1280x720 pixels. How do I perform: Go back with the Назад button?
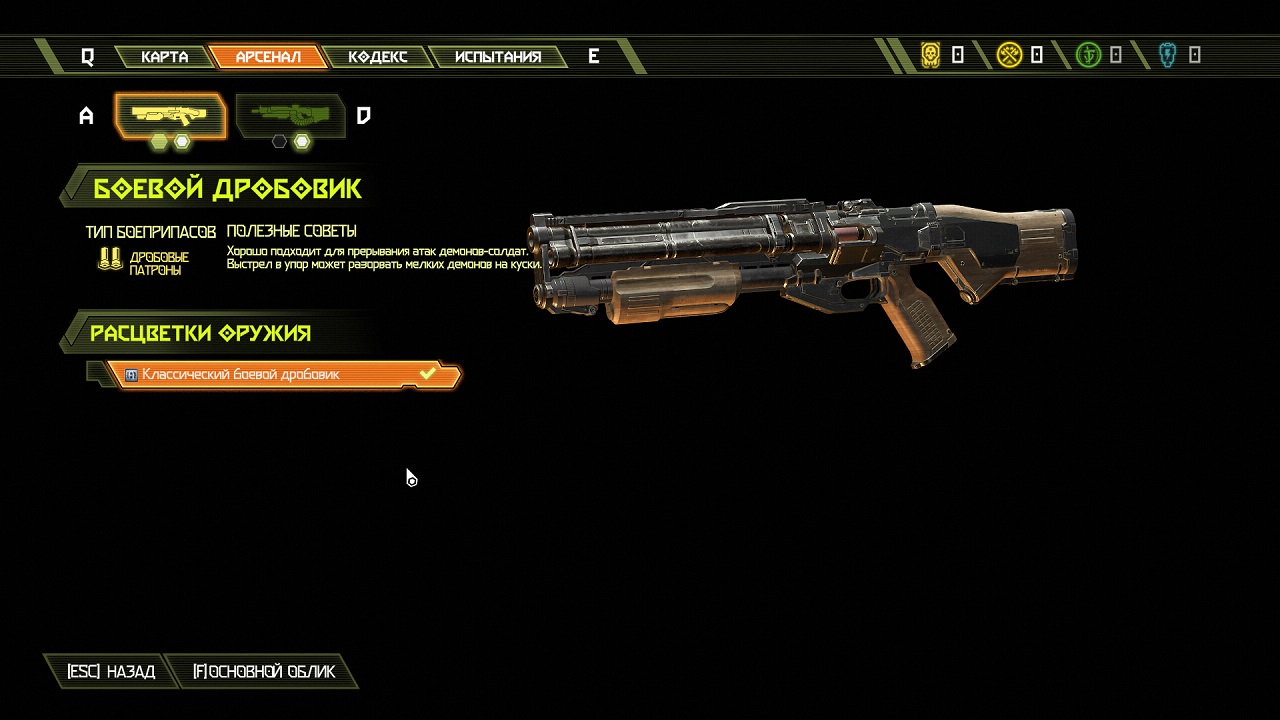click(x=110, y=672)
